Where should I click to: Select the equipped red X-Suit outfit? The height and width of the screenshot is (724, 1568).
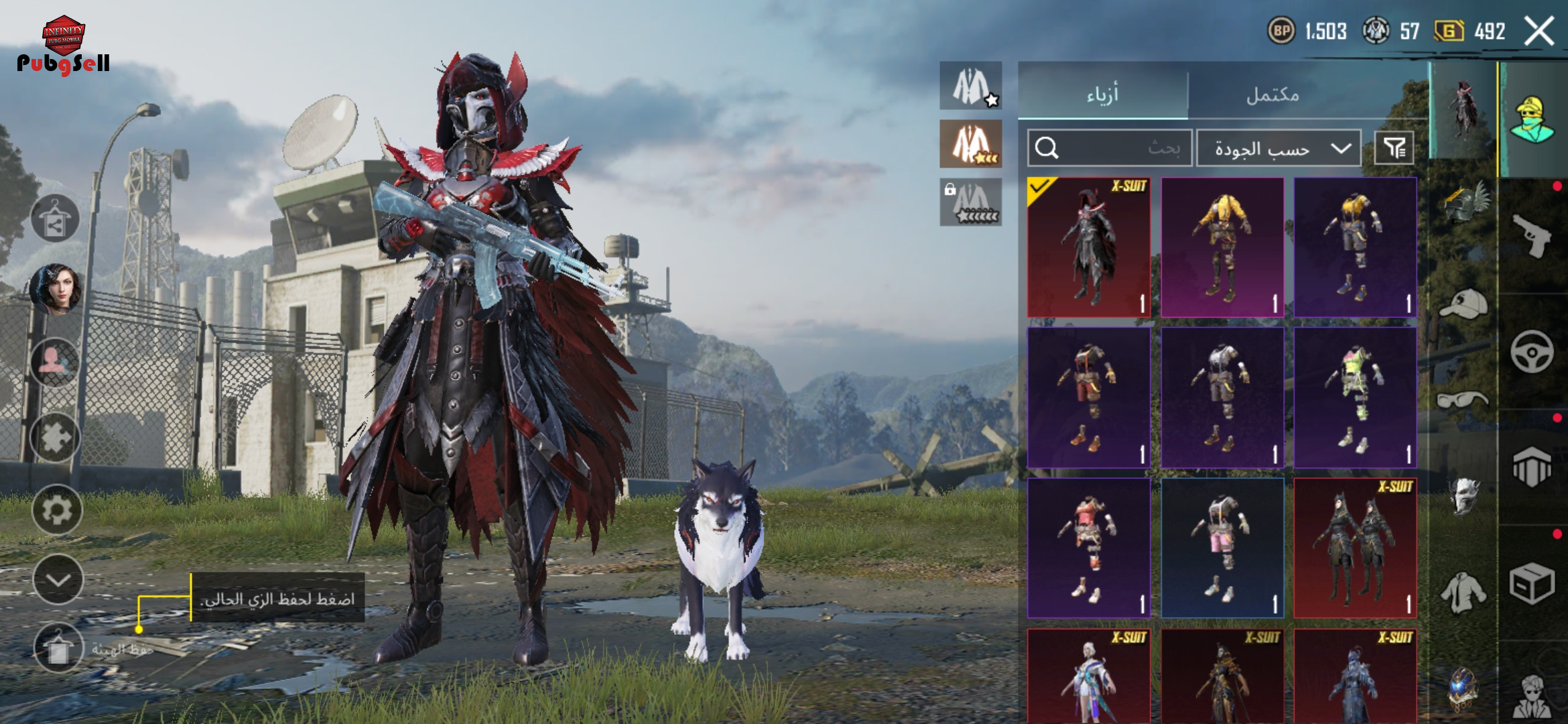1089,247
